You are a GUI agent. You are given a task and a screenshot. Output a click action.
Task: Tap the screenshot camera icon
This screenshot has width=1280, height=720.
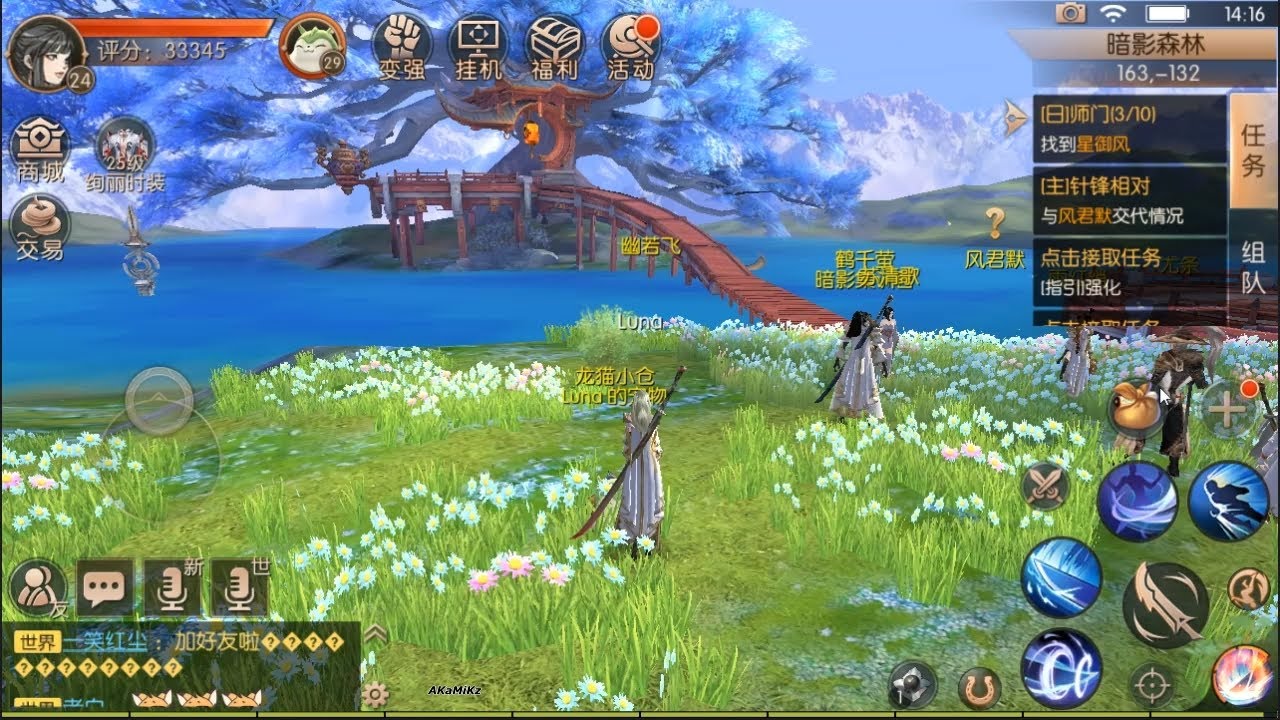1069,12
